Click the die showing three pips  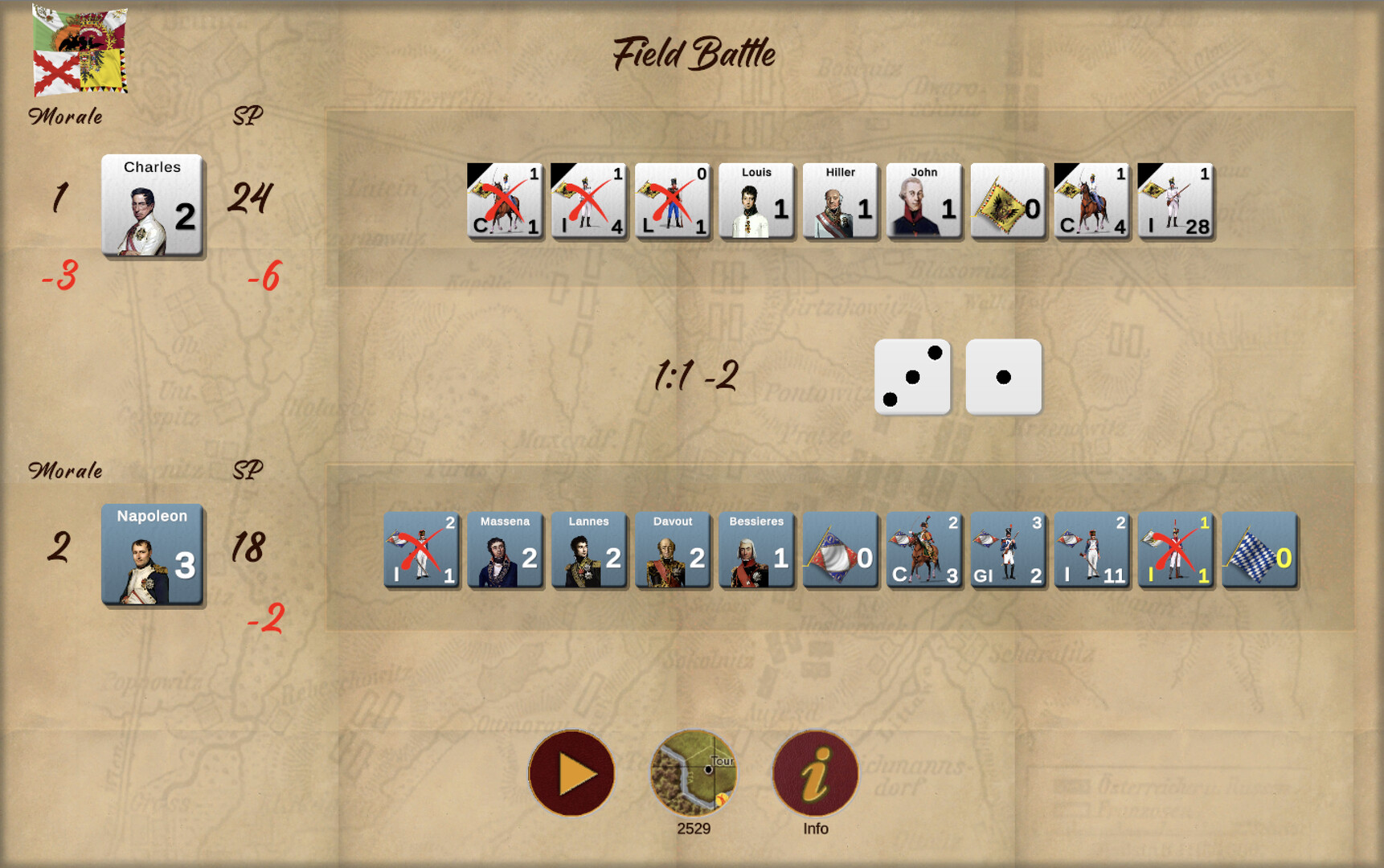tap(912, 377)
